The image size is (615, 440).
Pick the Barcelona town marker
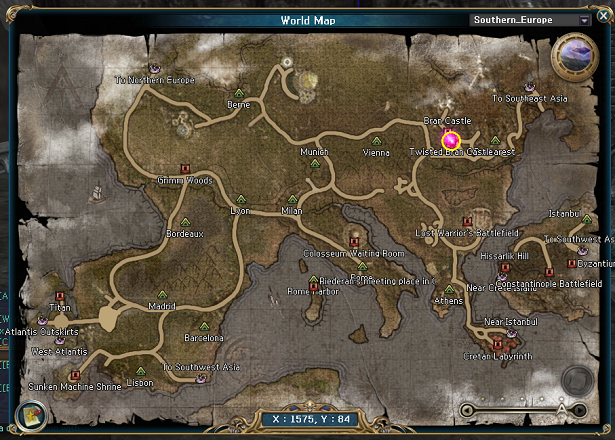pyautogui.click(x=204, y=326)
